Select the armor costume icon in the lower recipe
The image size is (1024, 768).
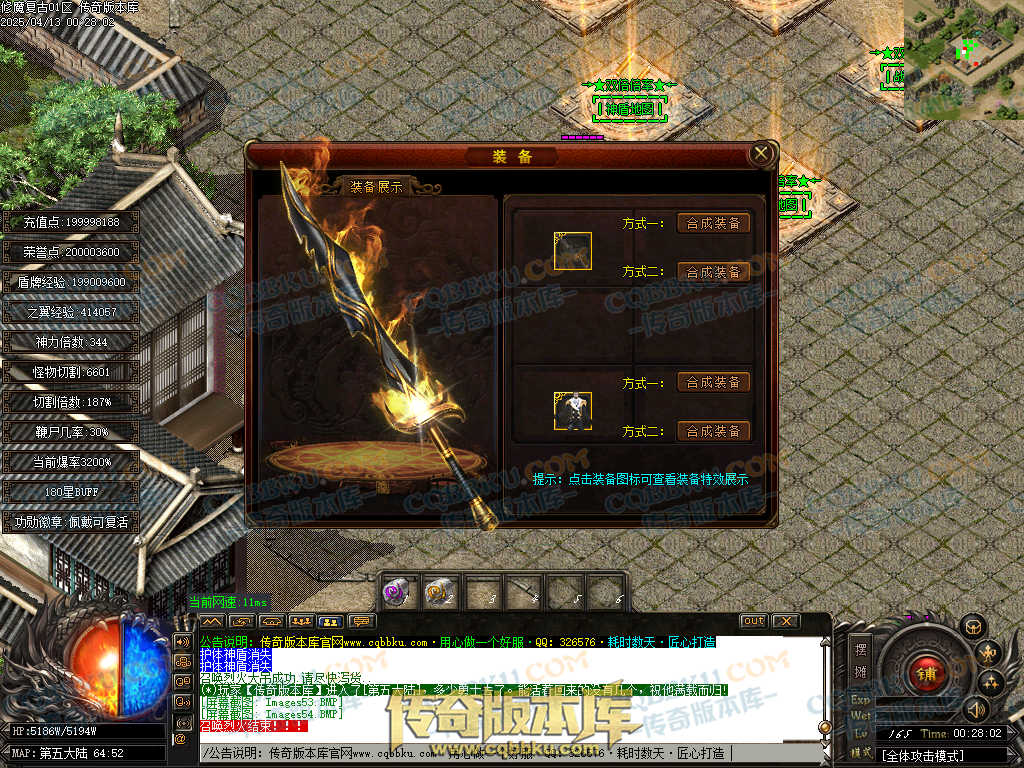573,411
